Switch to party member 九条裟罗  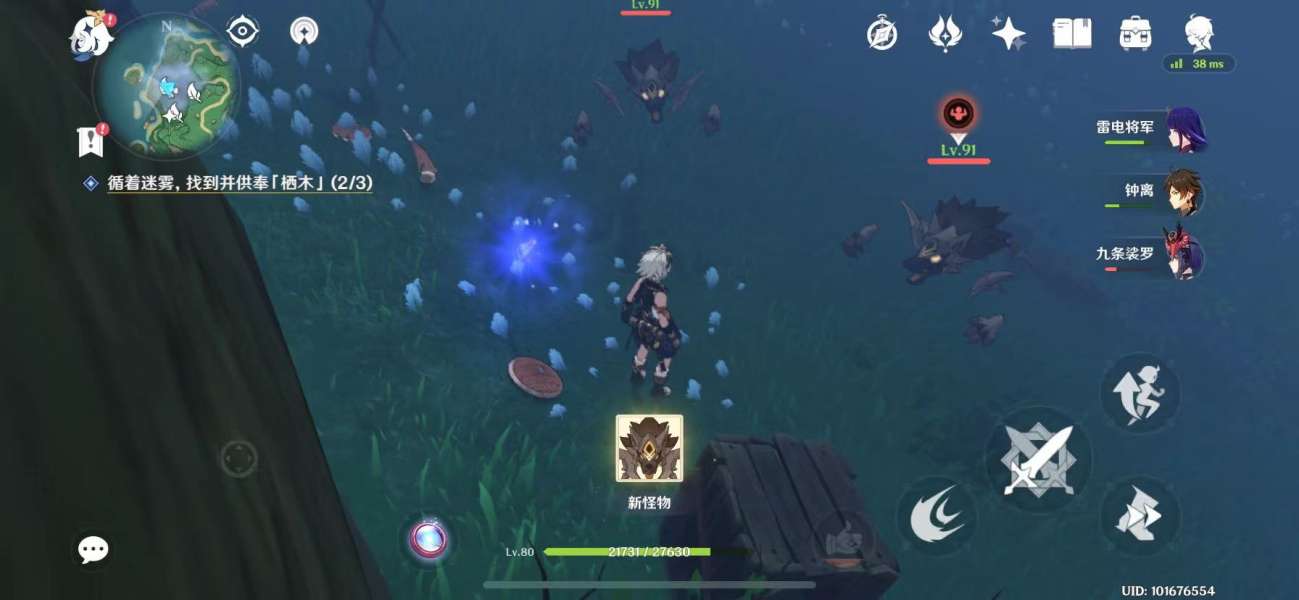(x=1150, y=255)
